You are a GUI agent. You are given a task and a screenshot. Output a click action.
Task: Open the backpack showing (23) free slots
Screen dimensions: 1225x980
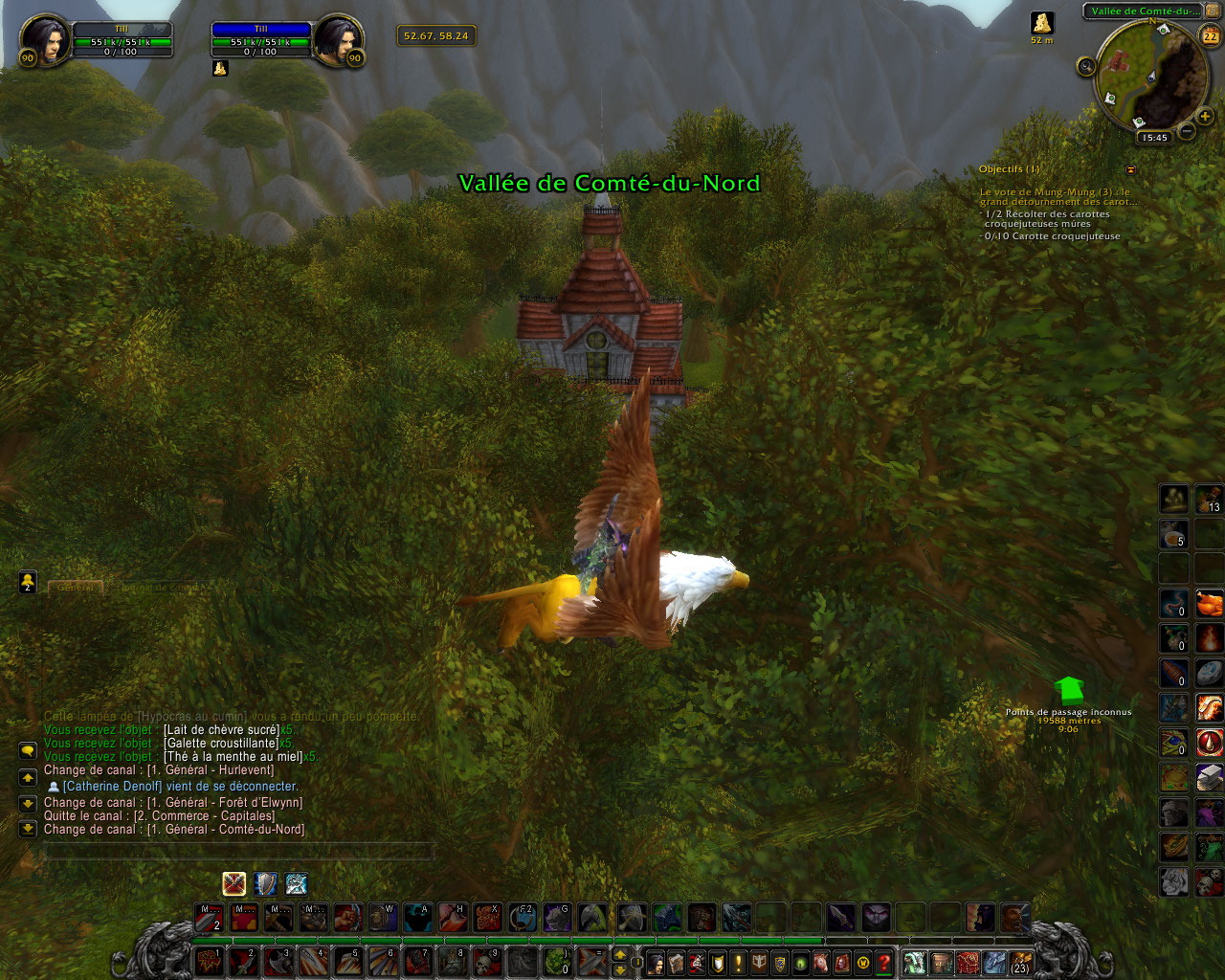[1020, 961]
